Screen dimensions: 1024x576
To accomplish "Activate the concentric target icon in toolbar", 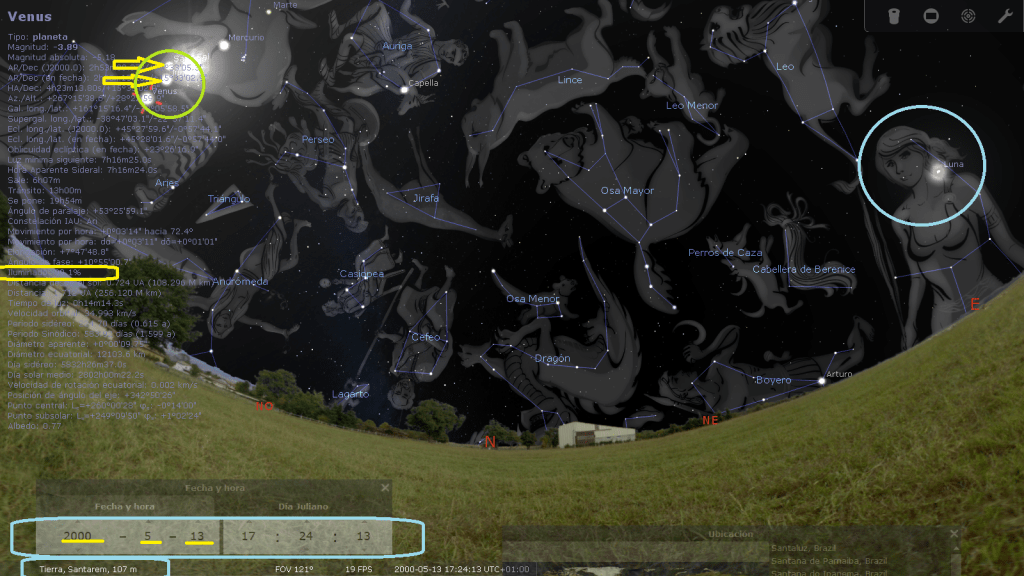I will pyautogui.click(x=967, y=16).
